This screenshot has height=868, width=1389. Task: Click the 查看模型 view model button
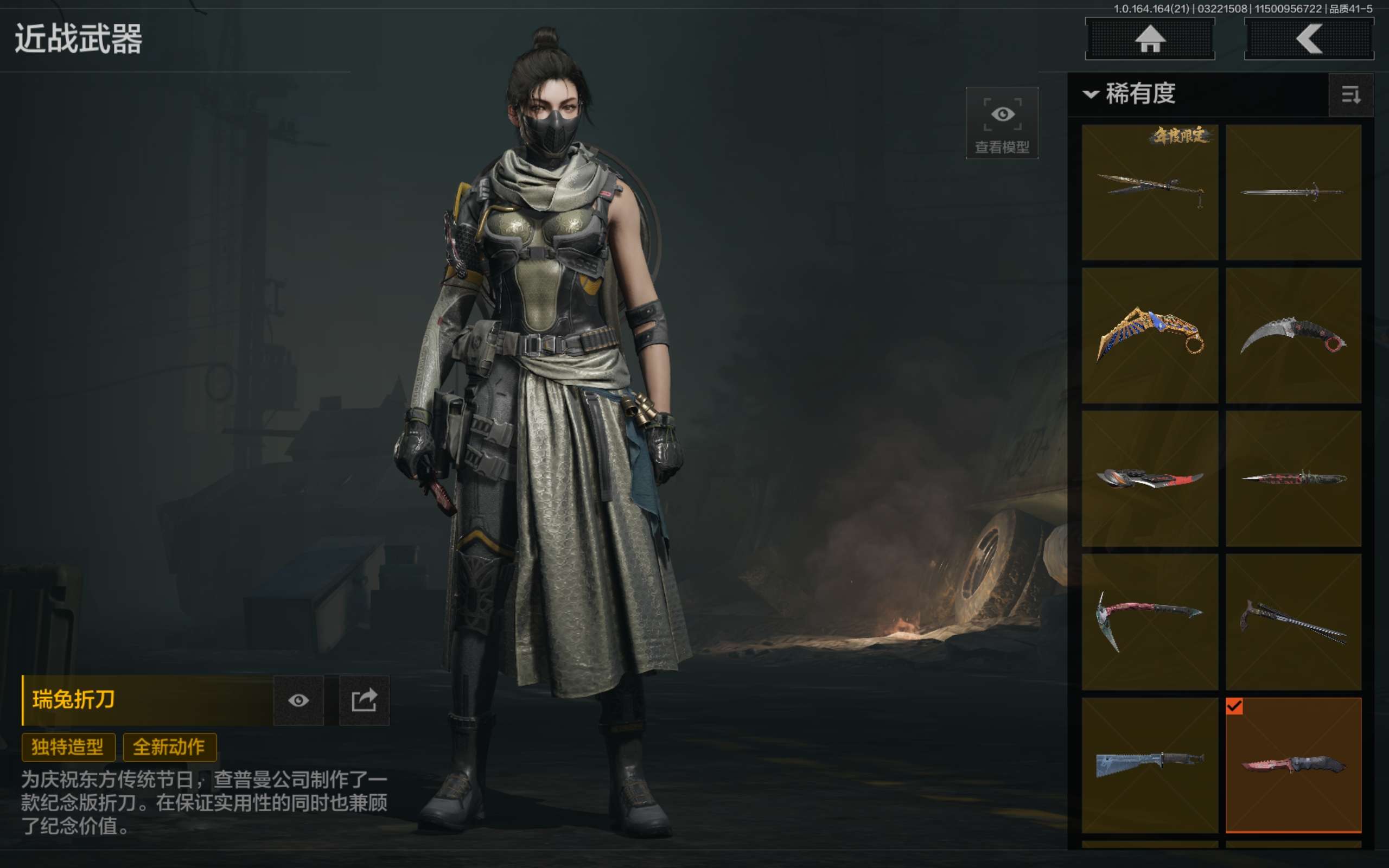(x=1002, y=124)
